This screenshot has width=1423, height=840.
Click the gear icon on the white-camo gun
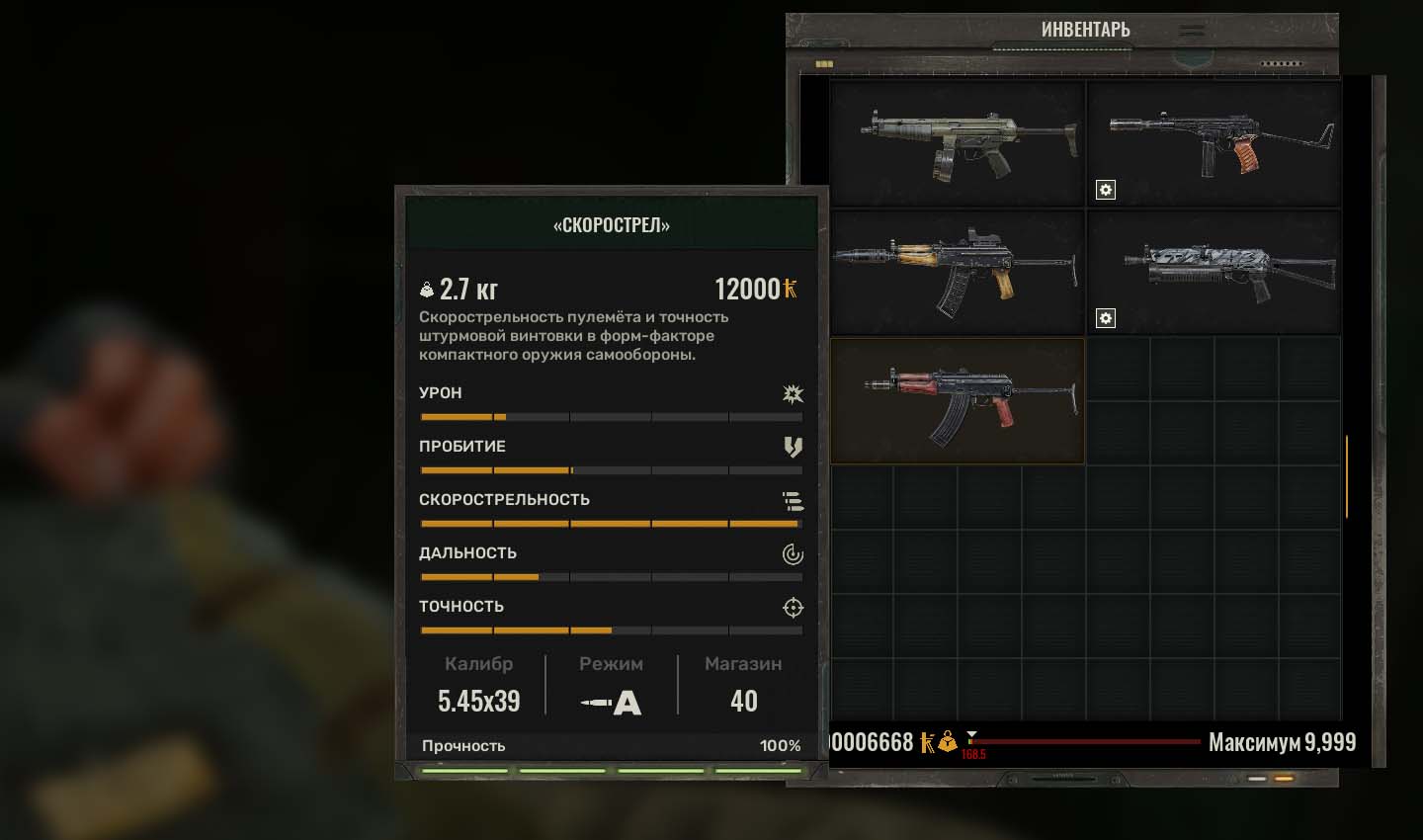1106,318
